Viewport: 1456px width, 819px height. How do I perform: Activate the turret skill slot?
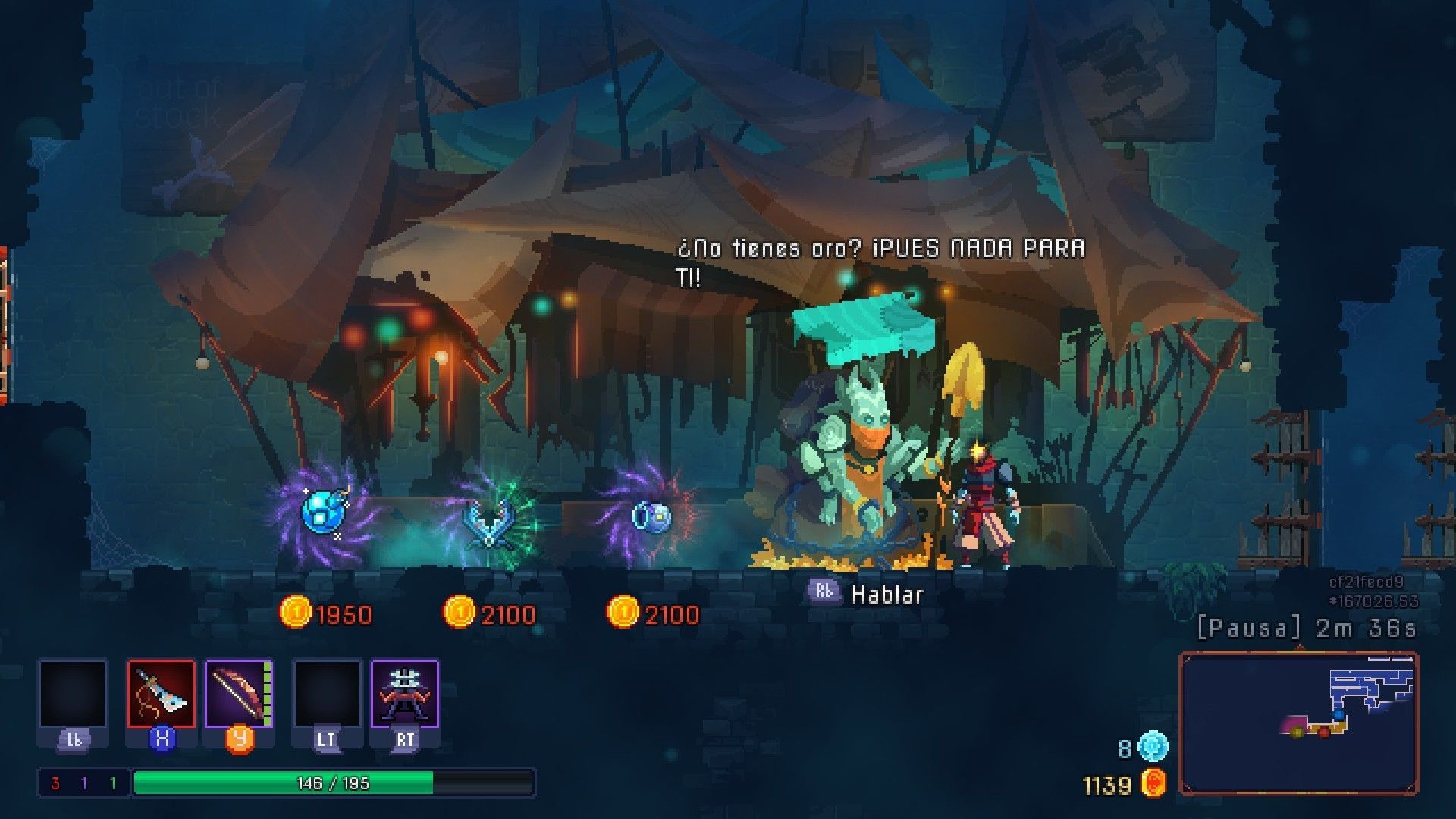tap(404, 694)
